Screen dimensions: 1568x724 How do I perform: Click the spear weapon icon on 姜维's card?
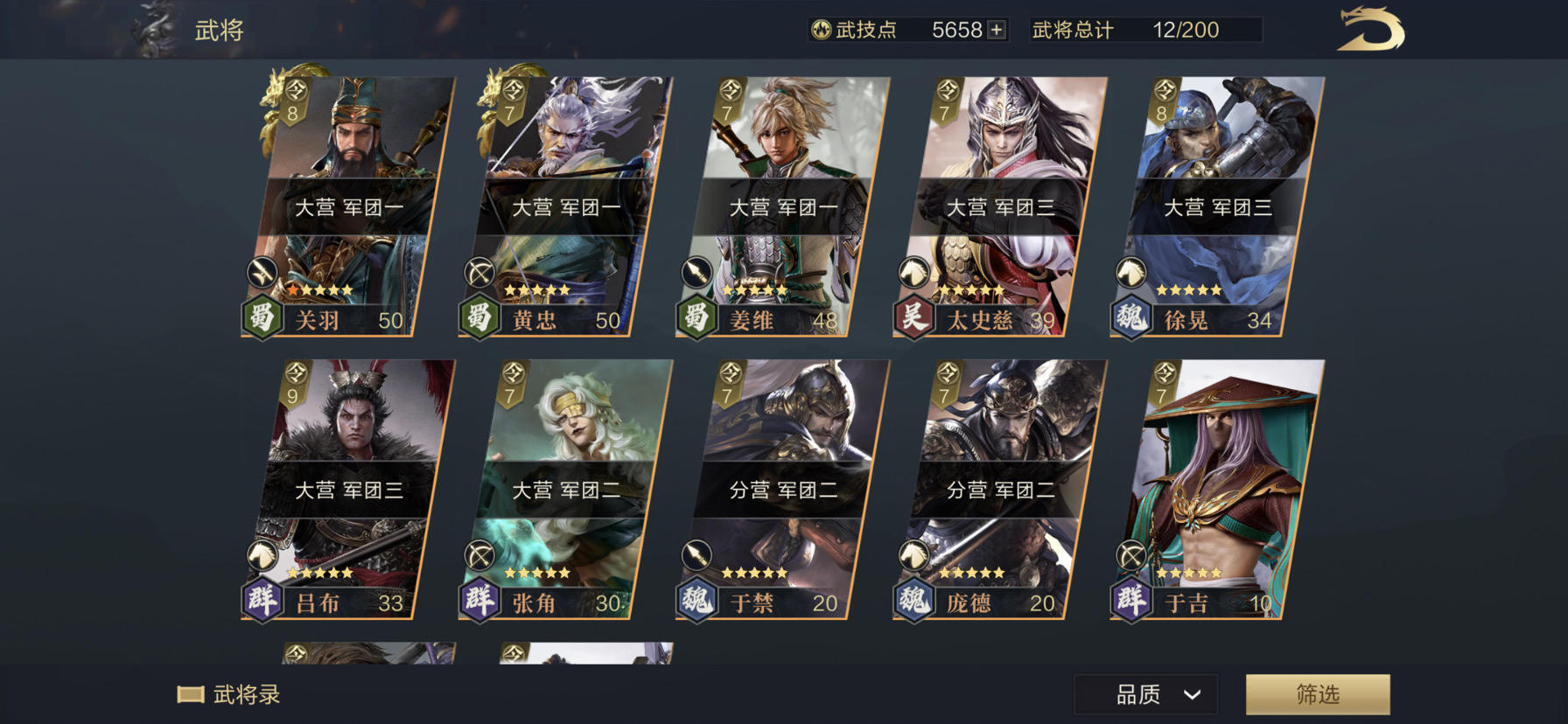coord(695,271)
